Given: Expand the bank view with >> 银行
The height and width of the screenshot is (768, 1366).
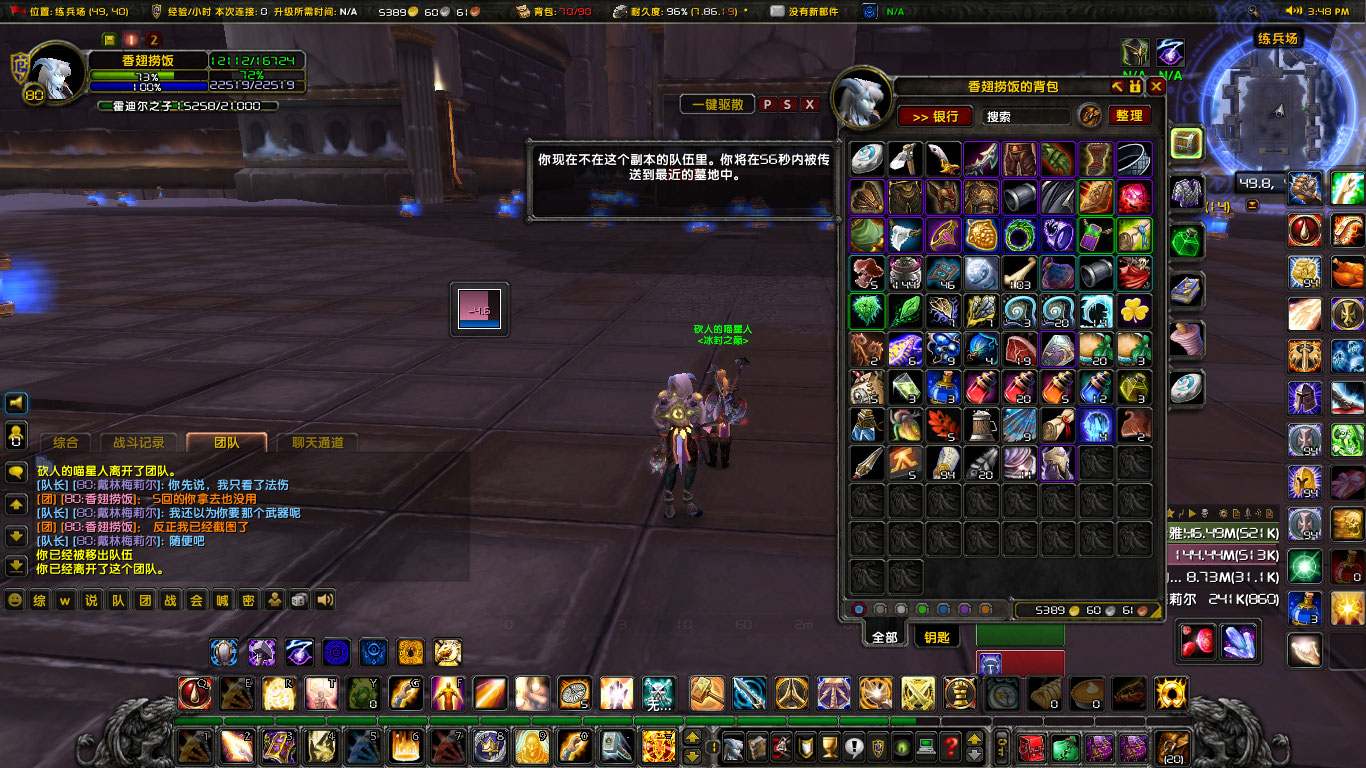Looking at the screenshot, I should 934,116.
